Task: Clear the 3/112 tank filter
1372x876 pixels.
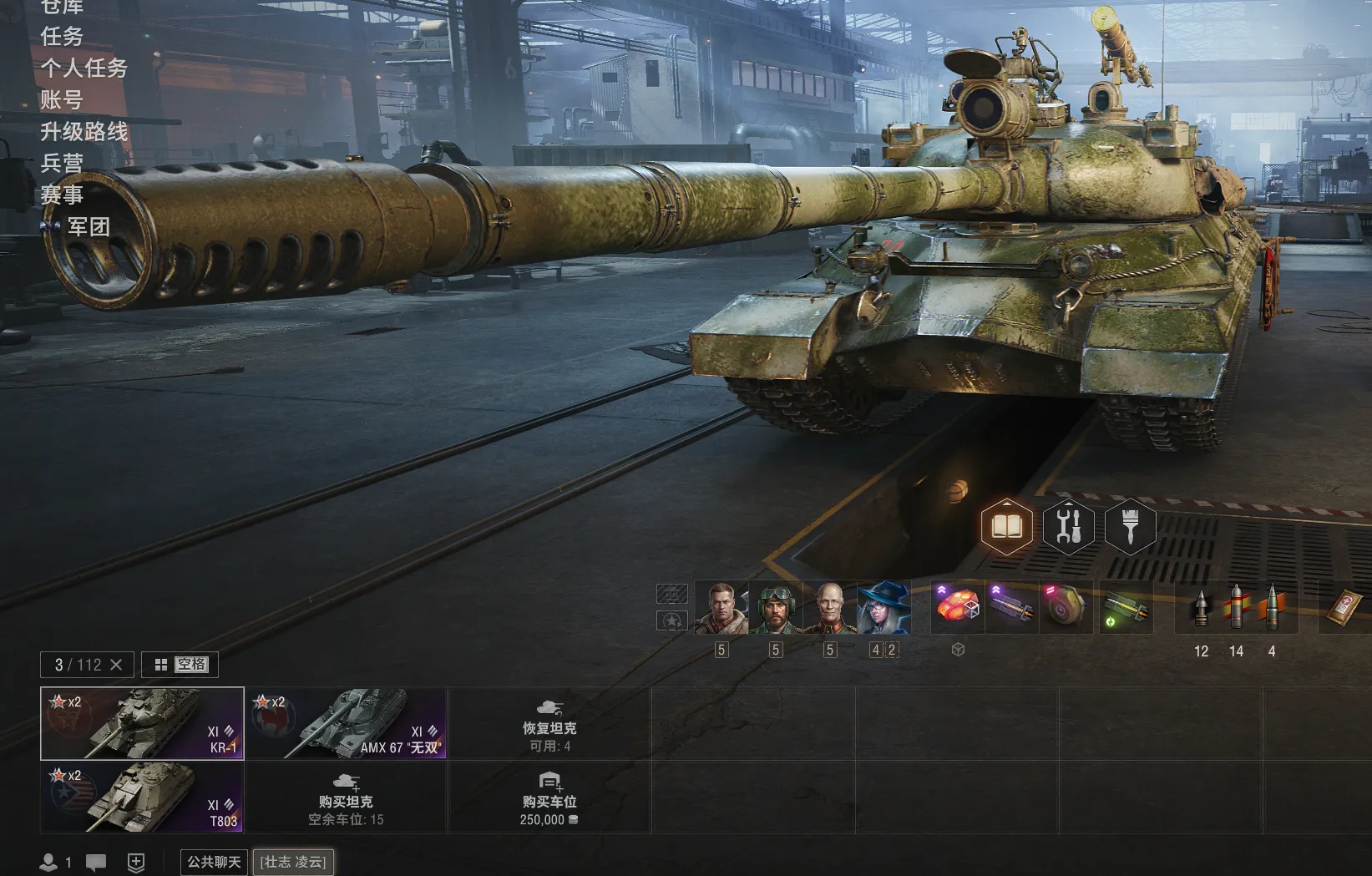Action: (116, 665)
